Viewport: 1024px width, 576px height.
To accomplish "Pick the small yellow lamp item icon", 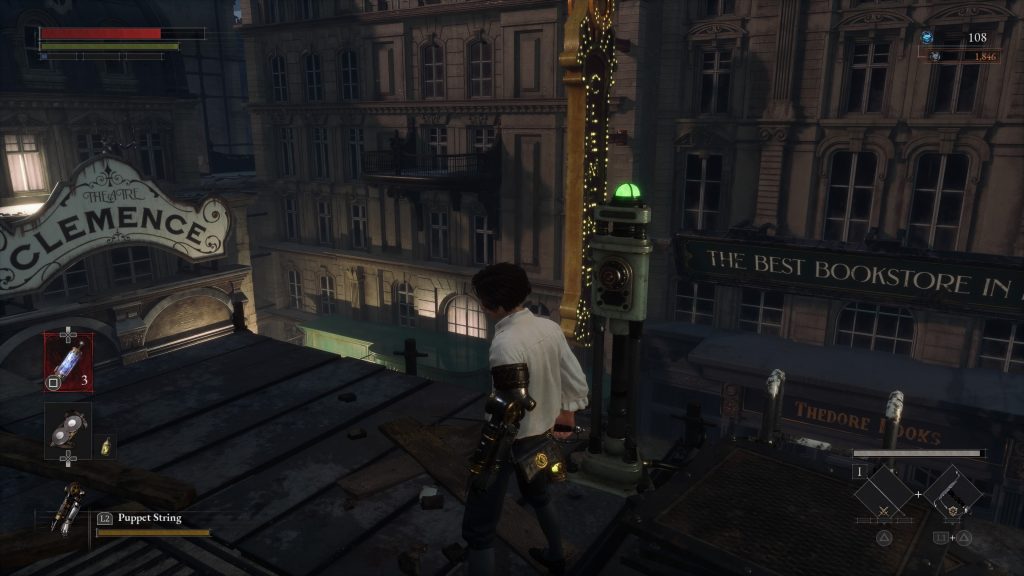I will click(x=106, y=444).
